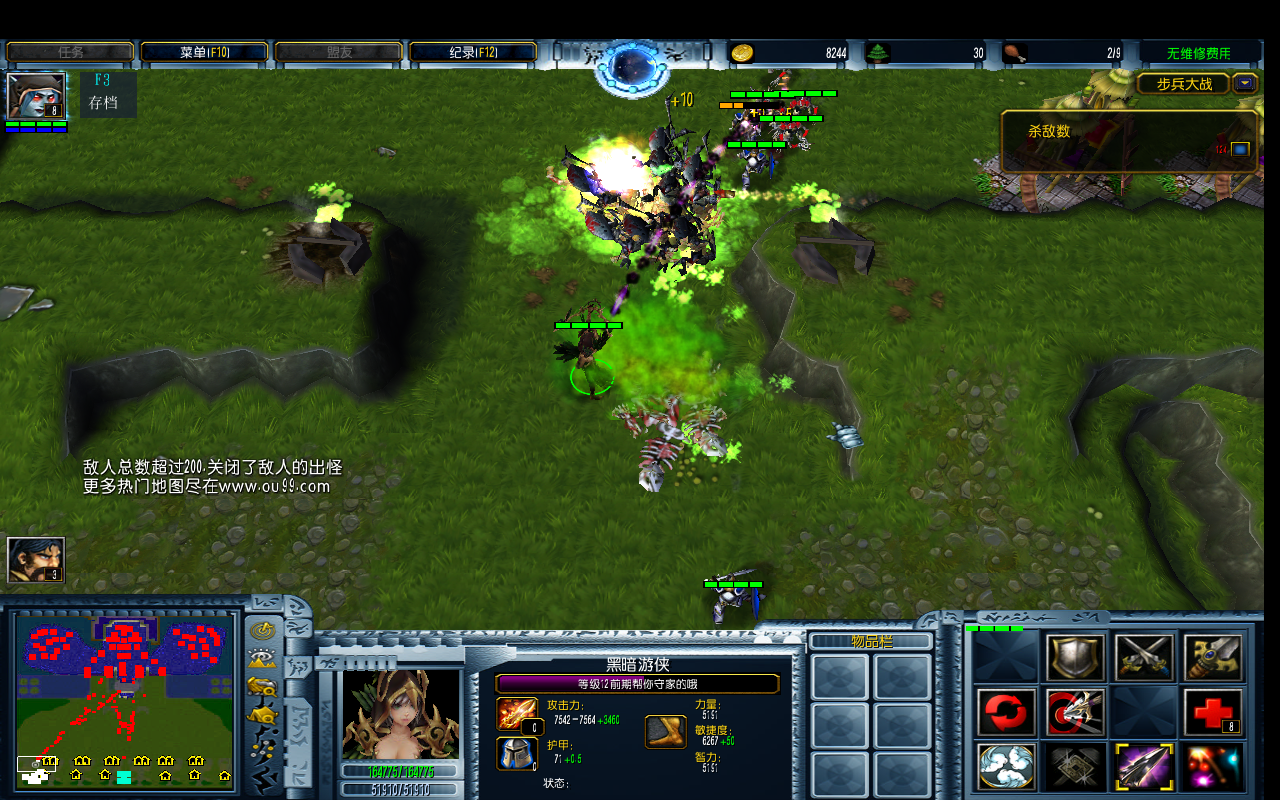Click the 步兵大战 leaderboard title
The width and height of the screenshot is (1280, 800).
pyautogui.click(x=1183, y=84)
